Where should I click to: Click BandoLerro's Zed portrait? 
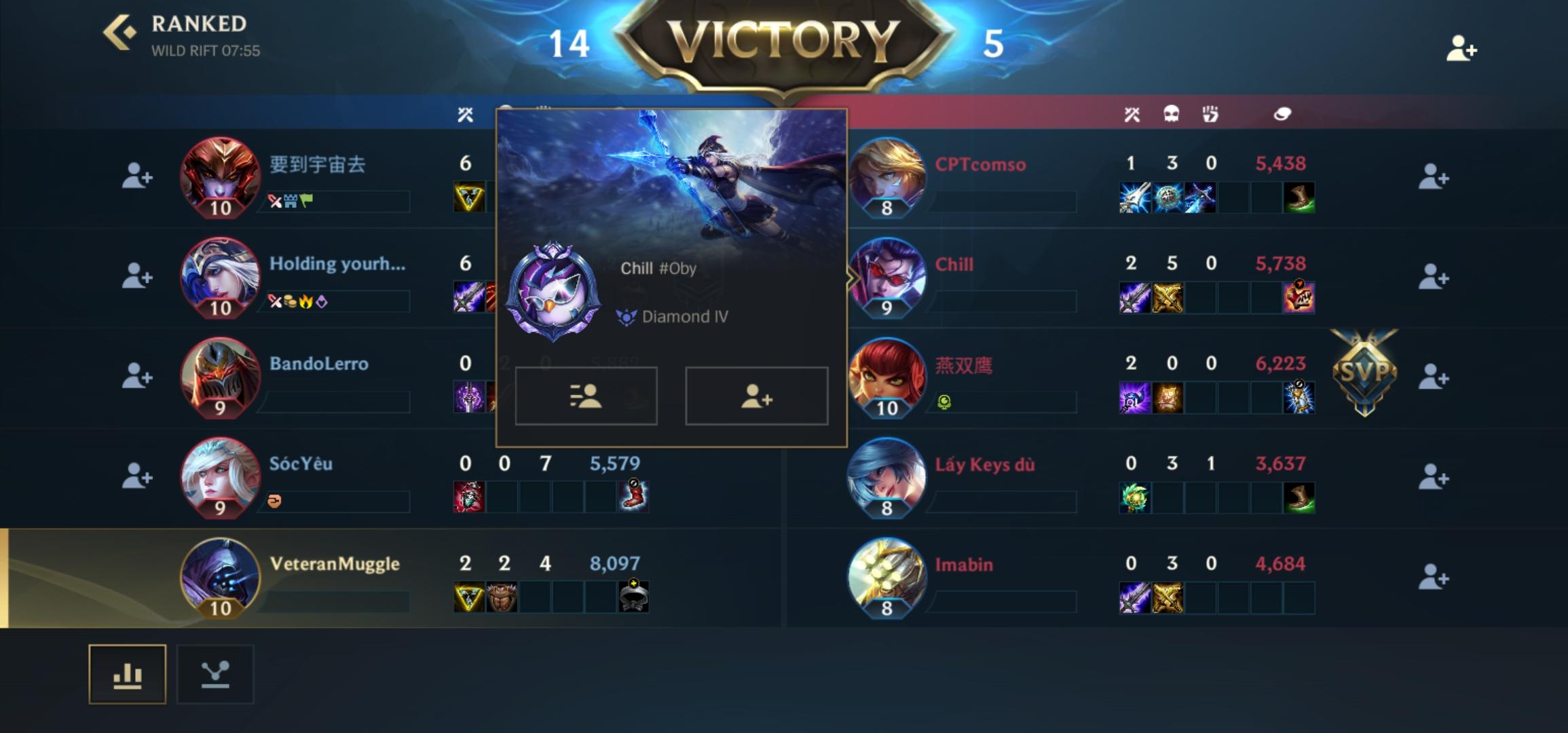(219, 377)
